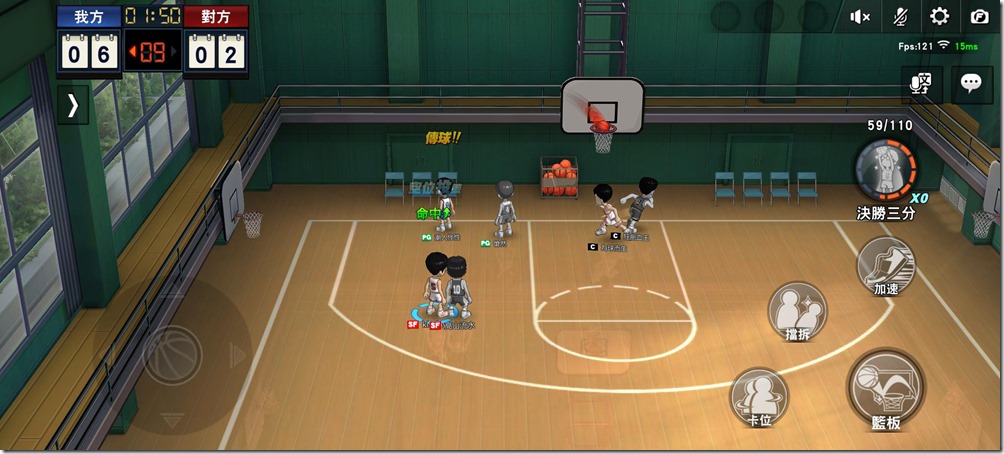This screenshot has height=454, width=1004.
Task: Tap the 卡位 box-out button
Action: point(760,395)
